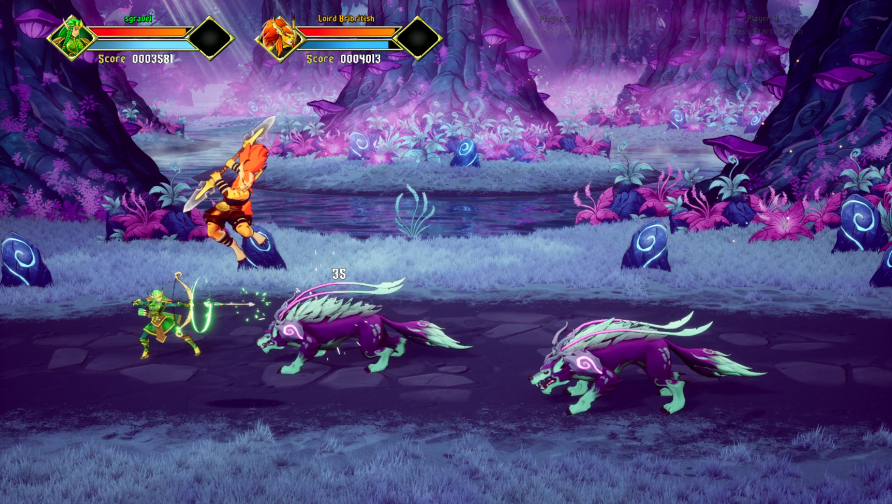Select the black diamond slot beside Loird Brobratish's bars
The width and height of the screenshot is (892, 504).
pos(417,38)
